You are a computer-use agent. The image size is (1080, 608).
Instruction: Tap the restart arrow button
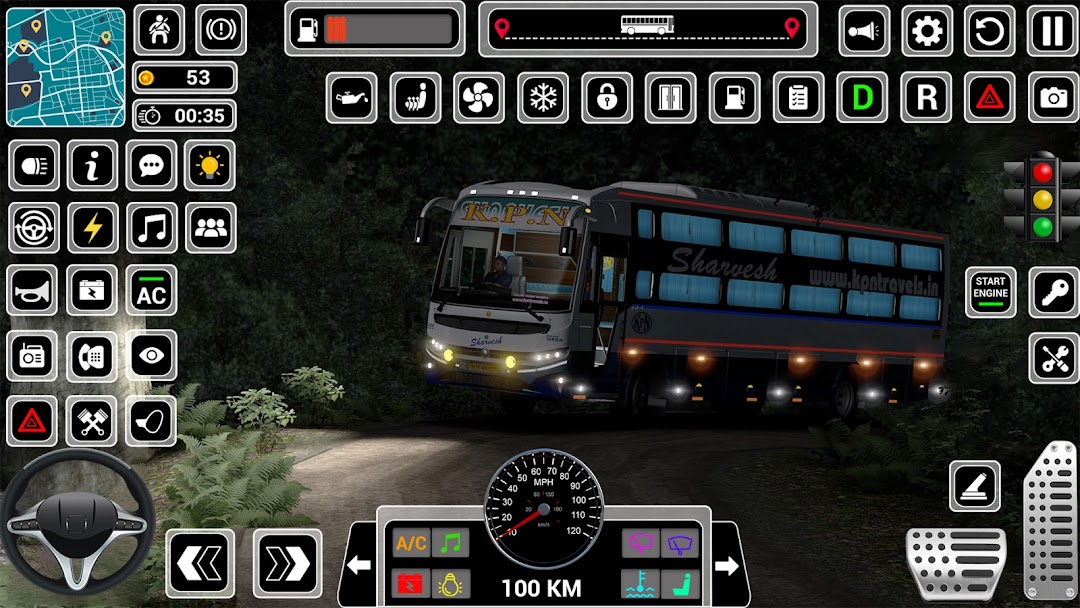pos(989,31)
